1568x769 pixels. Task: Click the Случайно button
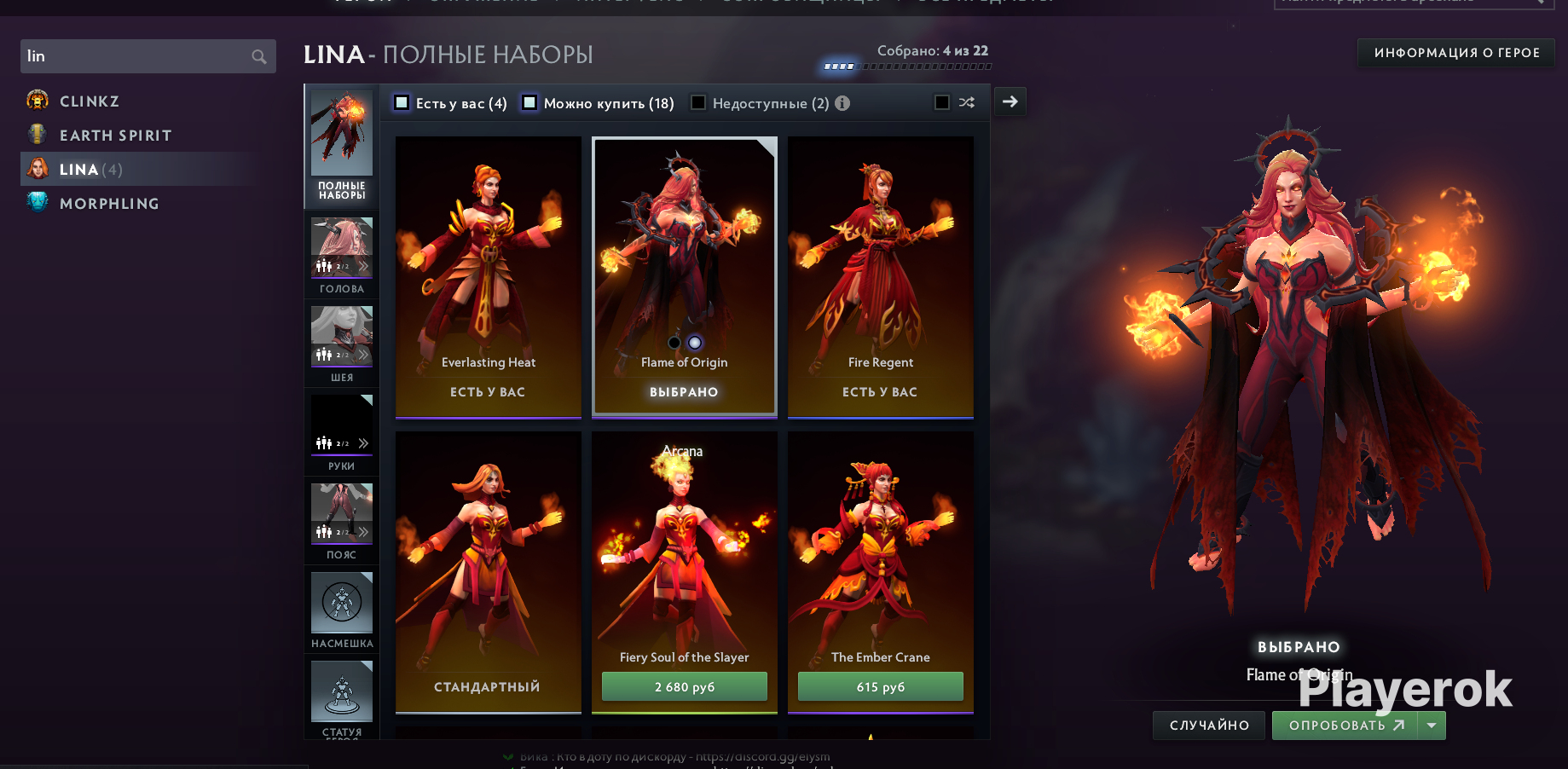(x=1209, y=726)
